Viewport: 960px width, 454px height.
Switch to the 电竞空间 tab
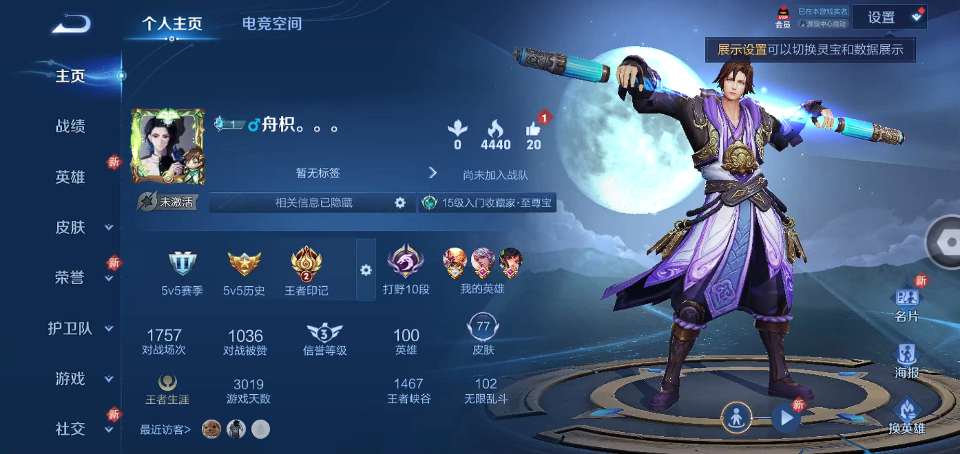tap(272, 23)
